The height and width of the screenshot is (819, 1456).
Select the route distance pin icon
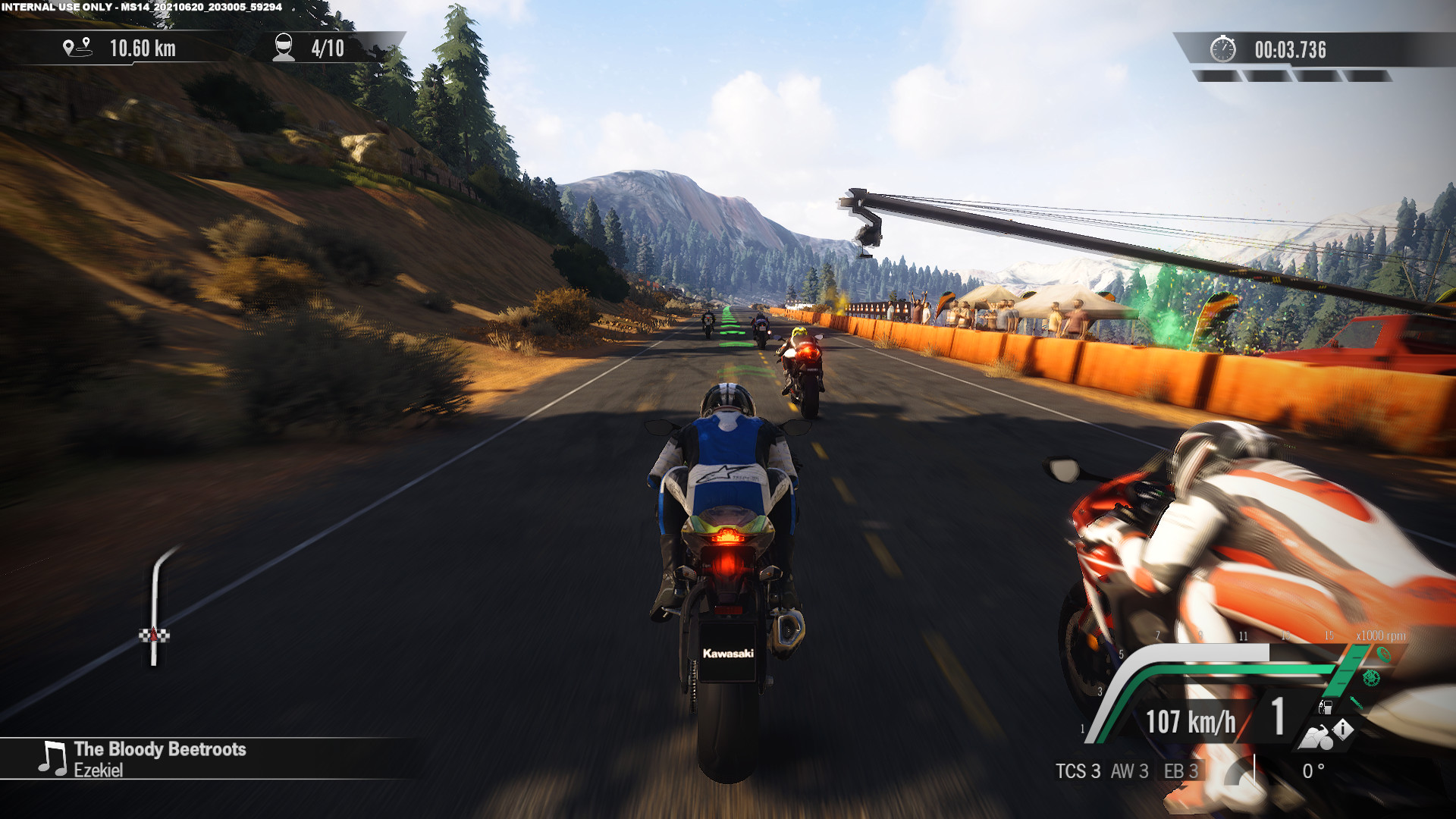click(77, 48)
